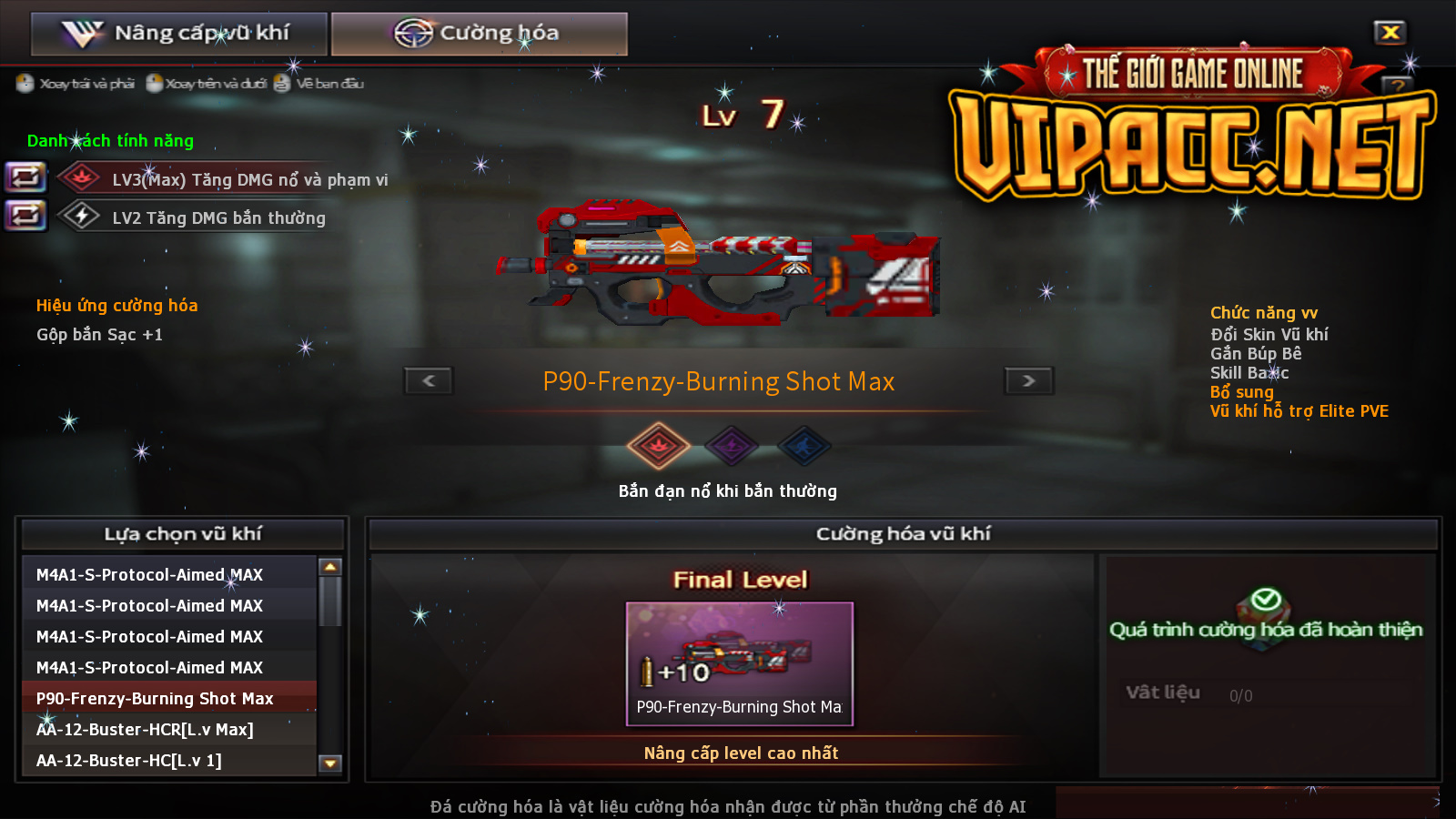Viewport: 1456px width, 819px height.
Task: Click the weapon list scroll-down arrow
Action: 330,763
